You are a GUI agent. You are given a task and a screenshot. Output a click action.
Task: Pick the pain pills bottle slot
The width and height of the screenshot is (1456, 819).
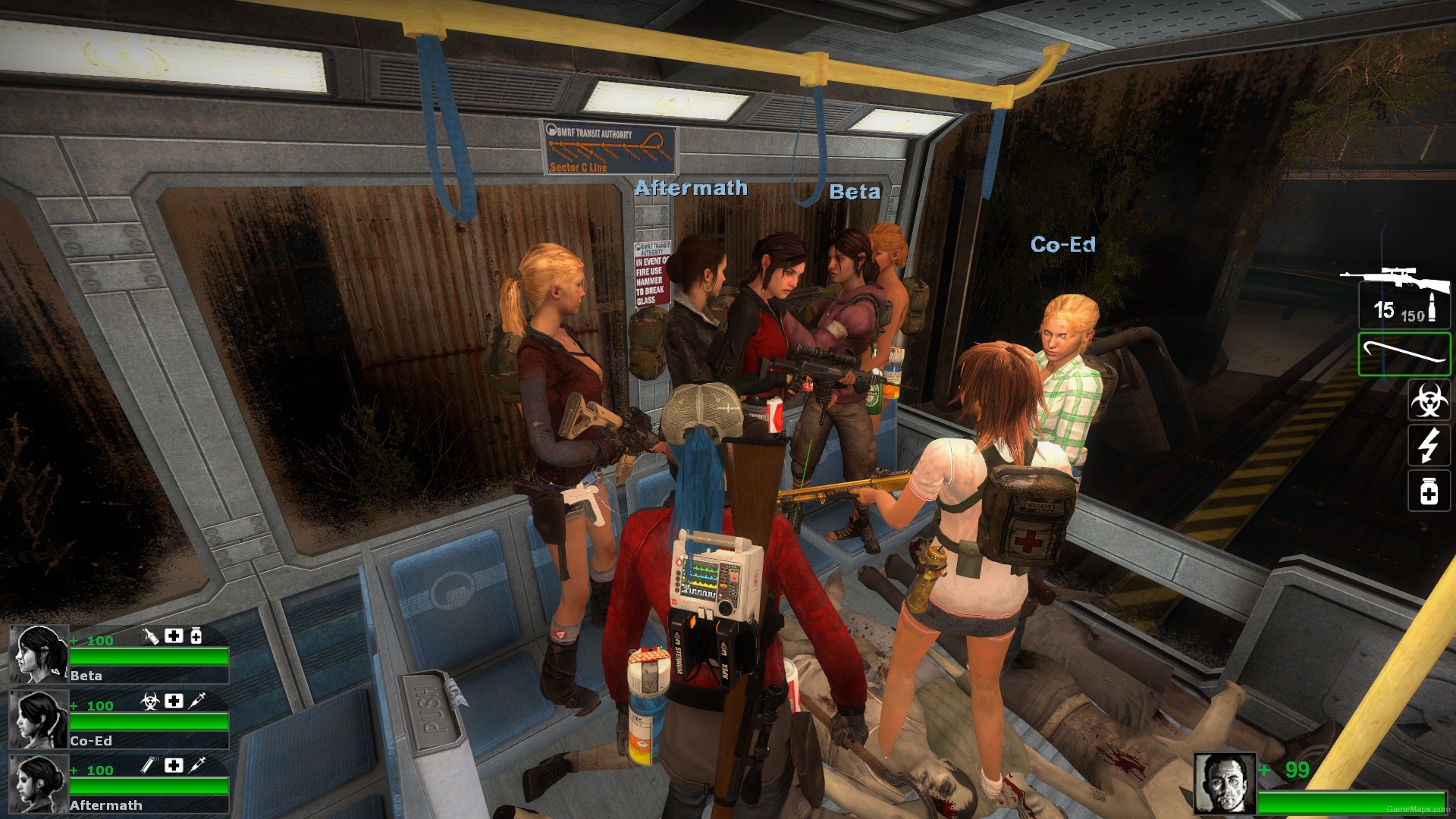pyautogui.click(x=1429, y=491)
